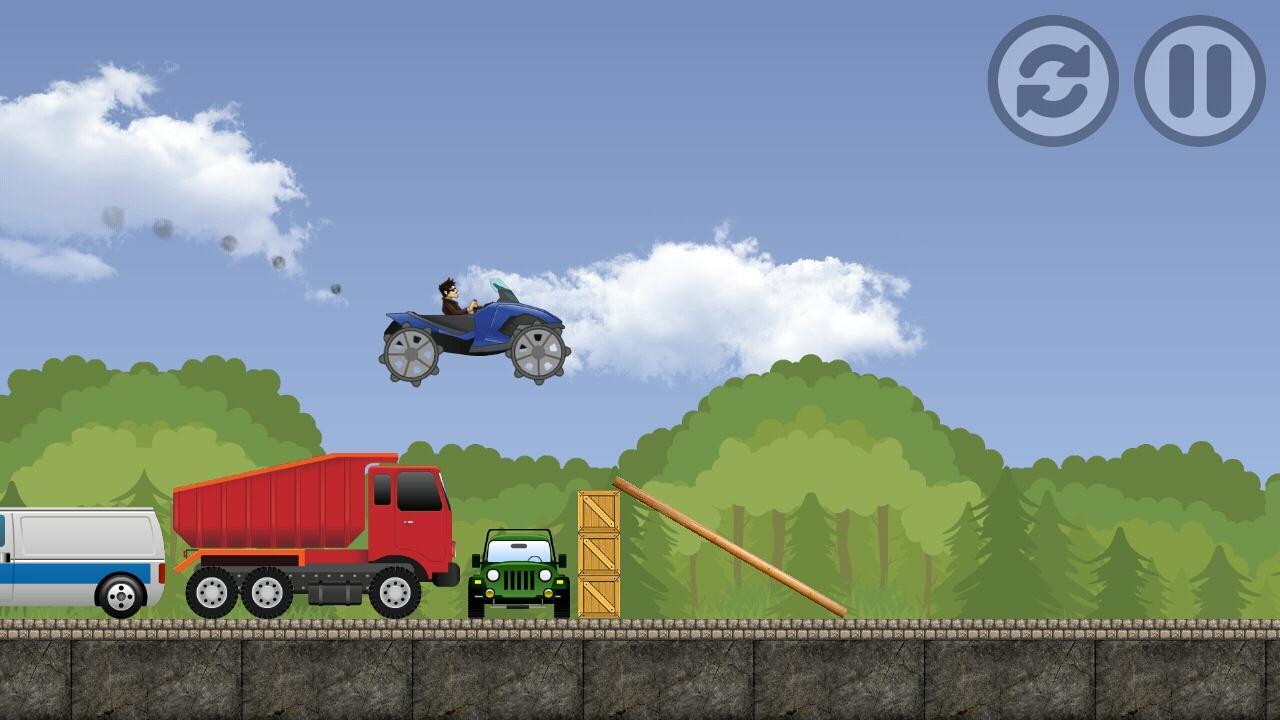The width and height of the screenshot is (1280, 720).
Task: Click the middle wooden crate
Action: click(x=598, y=555)
